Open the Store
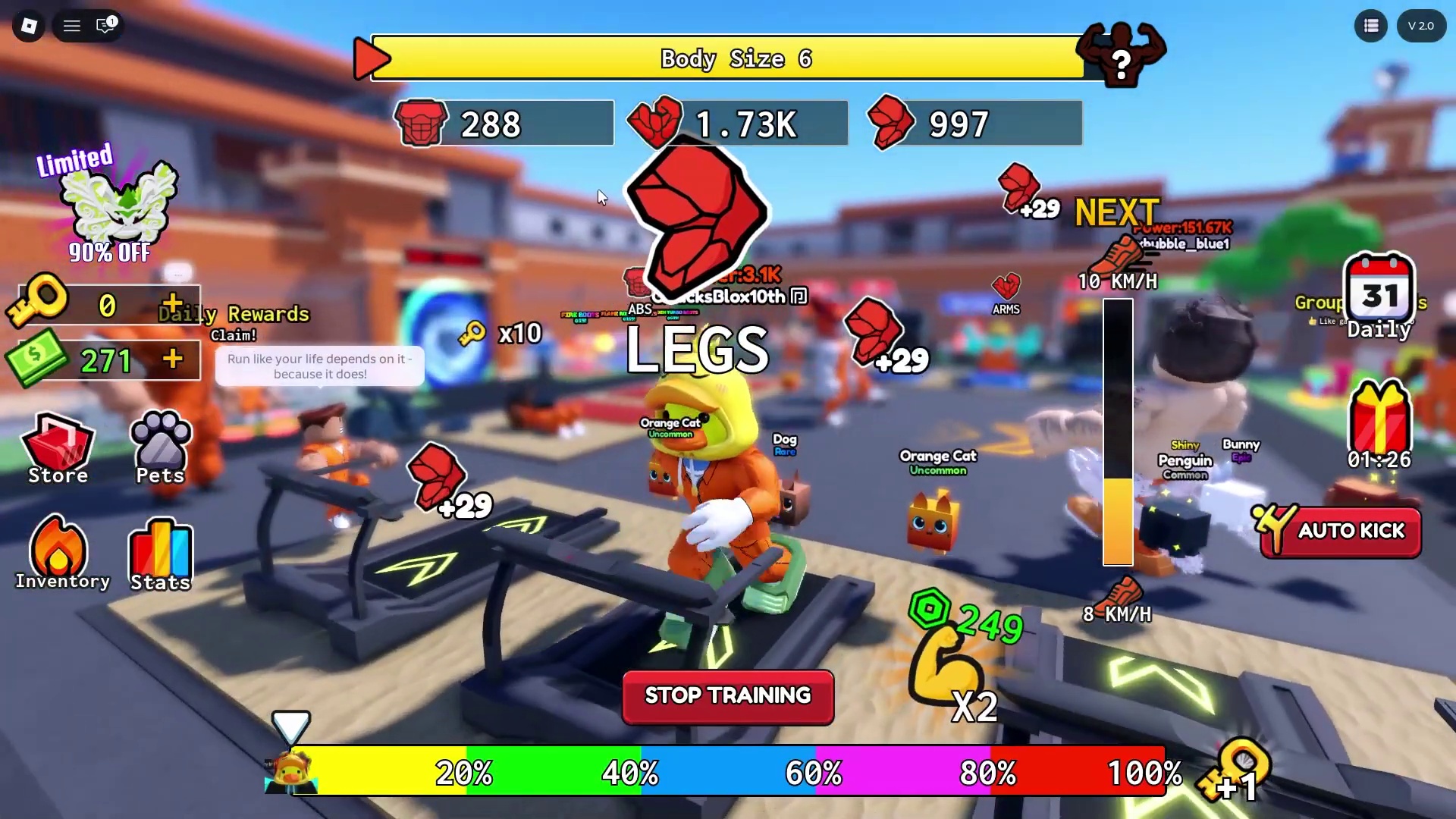Viewport: 1456px width, 819px height. pyautogui.click(x=58, y=449)
